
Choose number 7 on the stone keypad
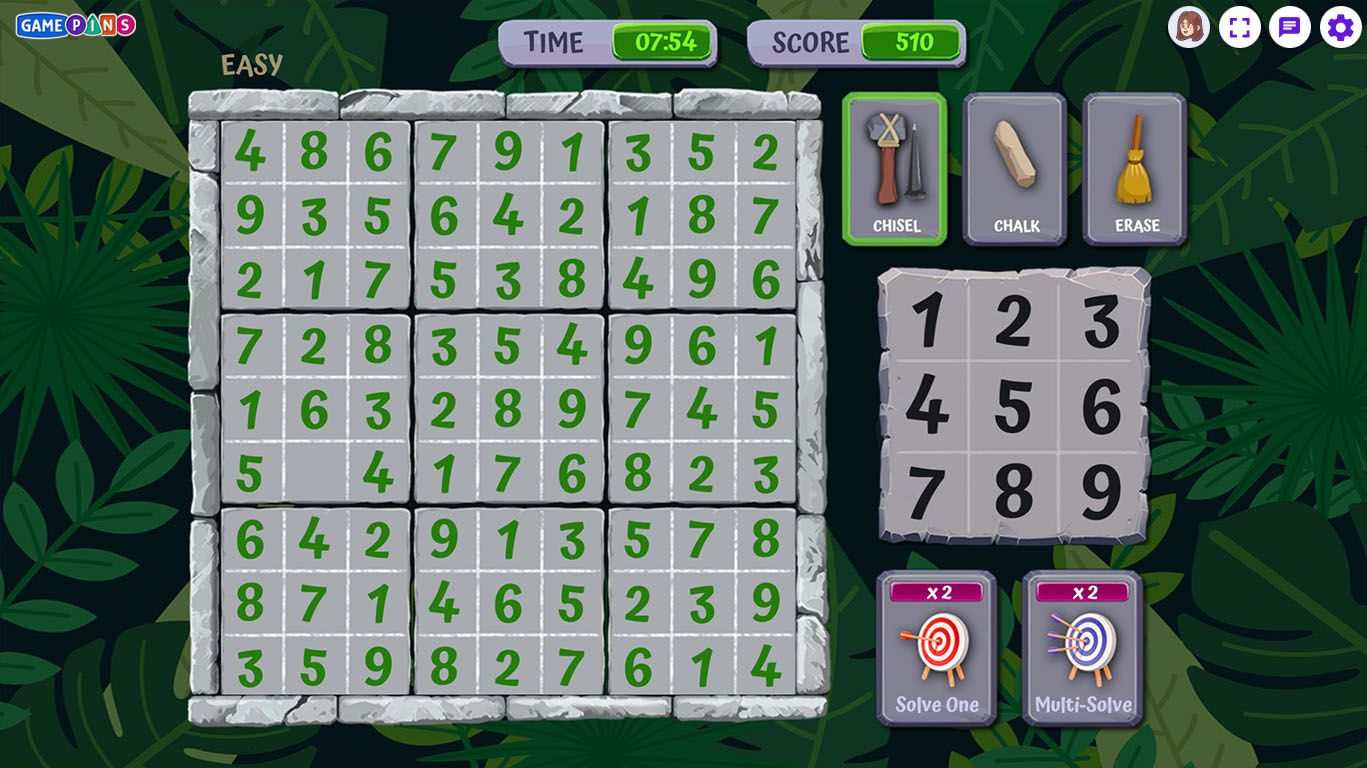[x=927, y=492]
